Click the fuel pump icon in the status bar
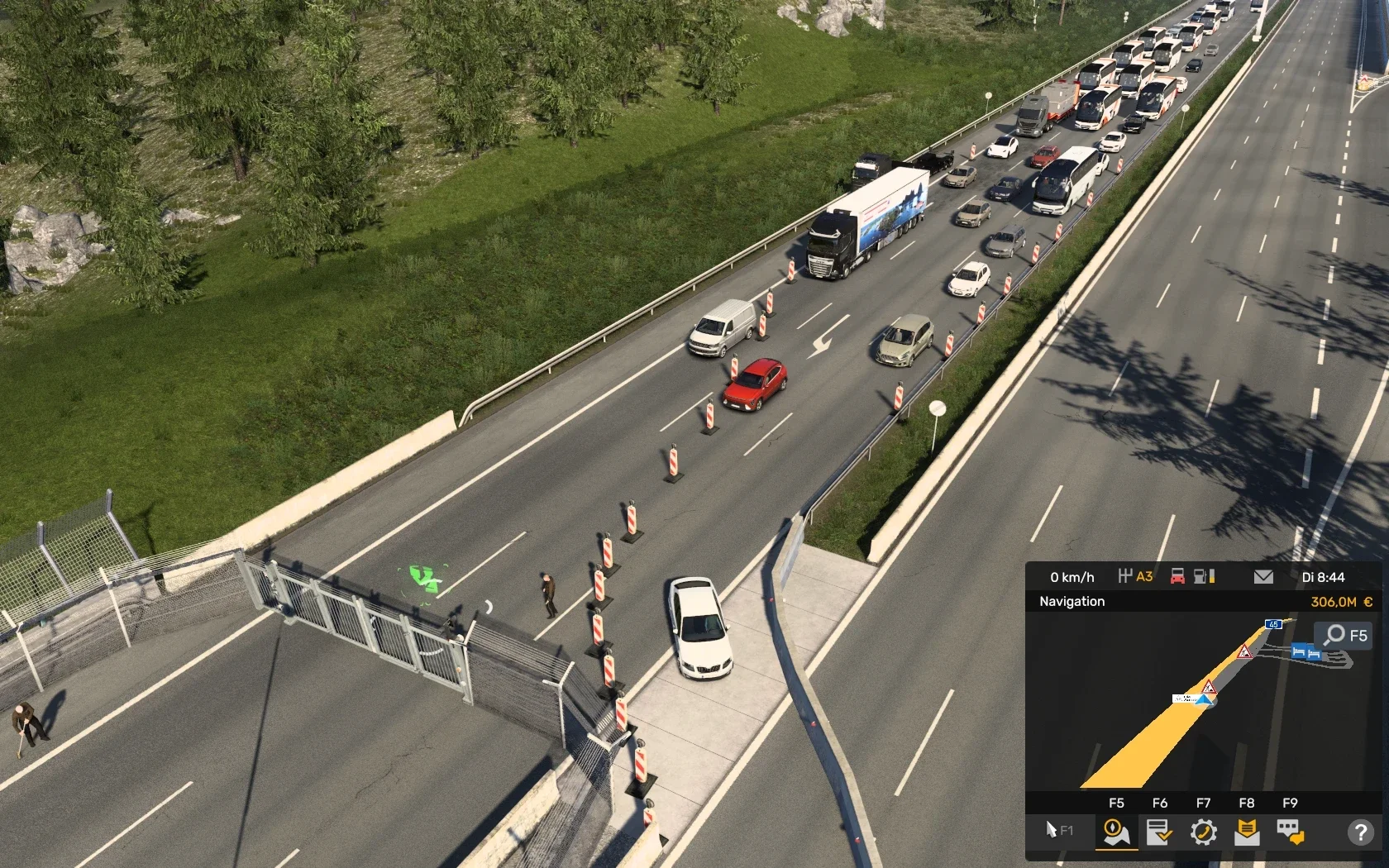The width and height of the screenshot is (1389, 868). [x=1201, y=577]
